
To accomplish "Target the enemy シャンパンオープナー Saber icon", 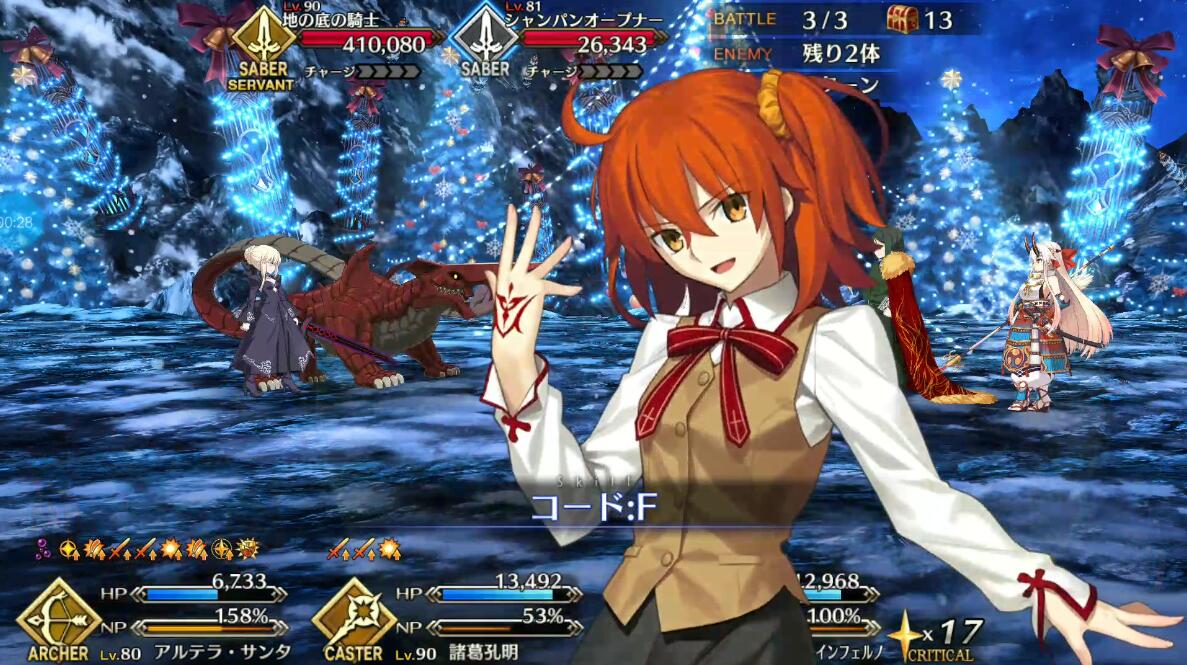I will pos(484,39).
